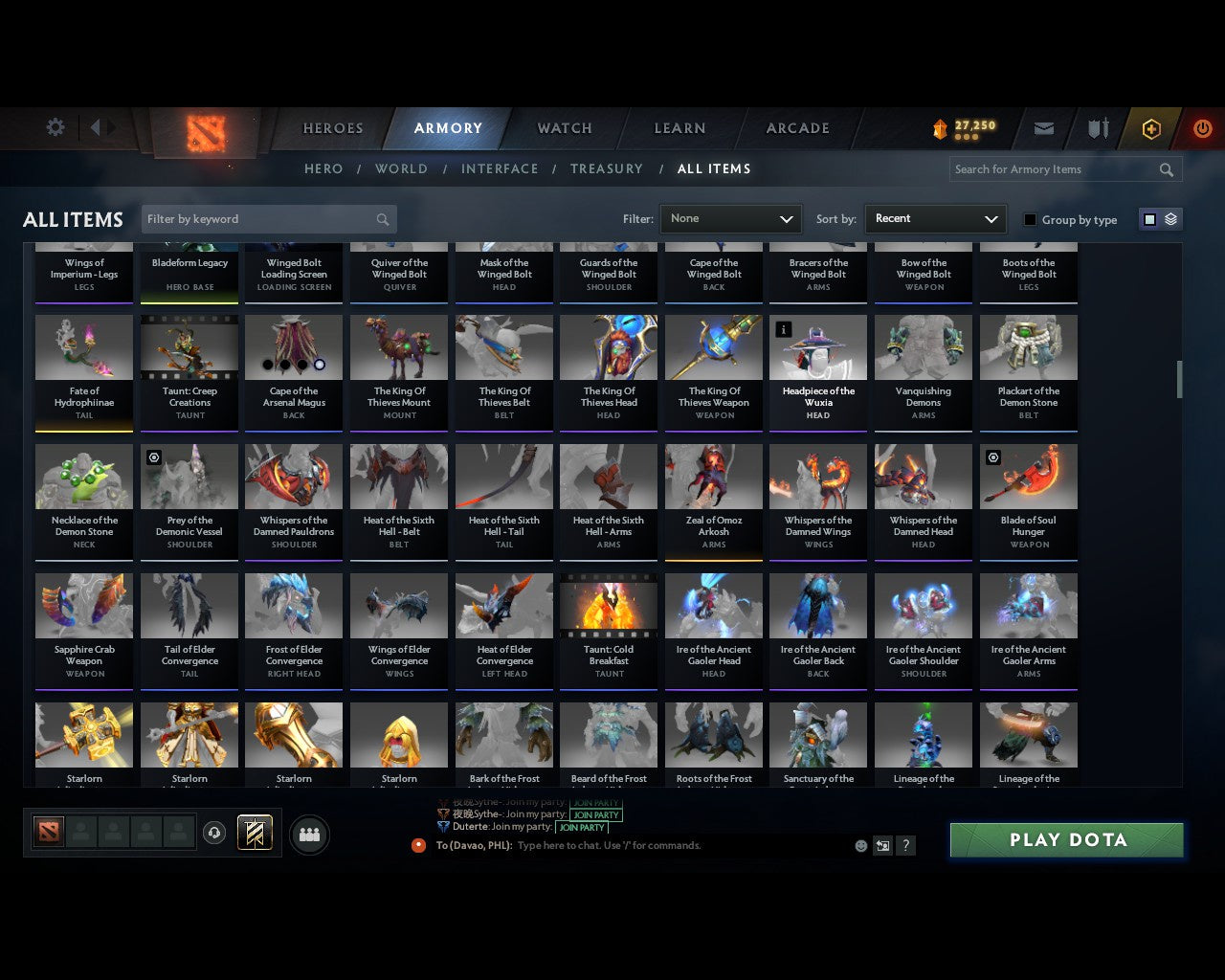Open the settings gear icon
The image size is (1225, 980).
pyautogui.click(x=56, y=126)
